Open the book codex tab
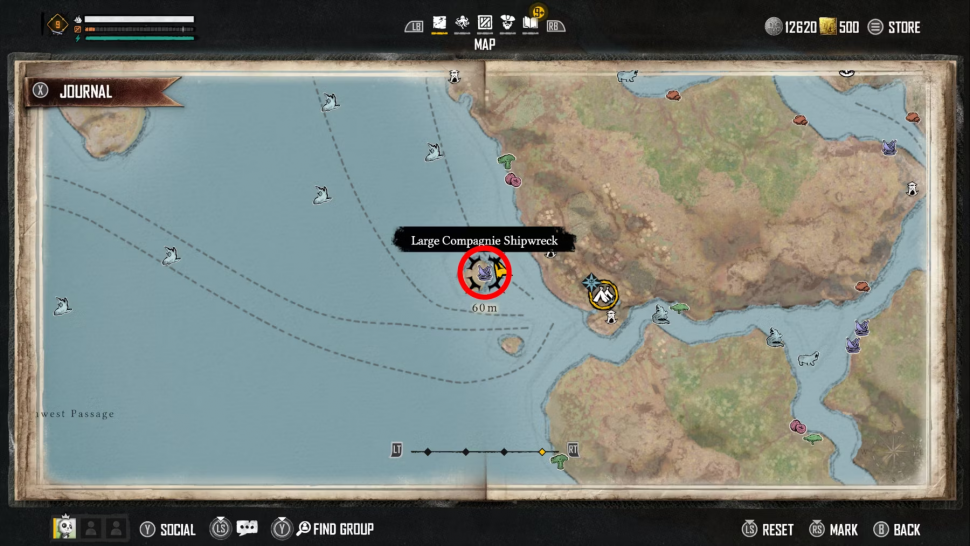This screenshot has width=970, height=546. (530, 23)
